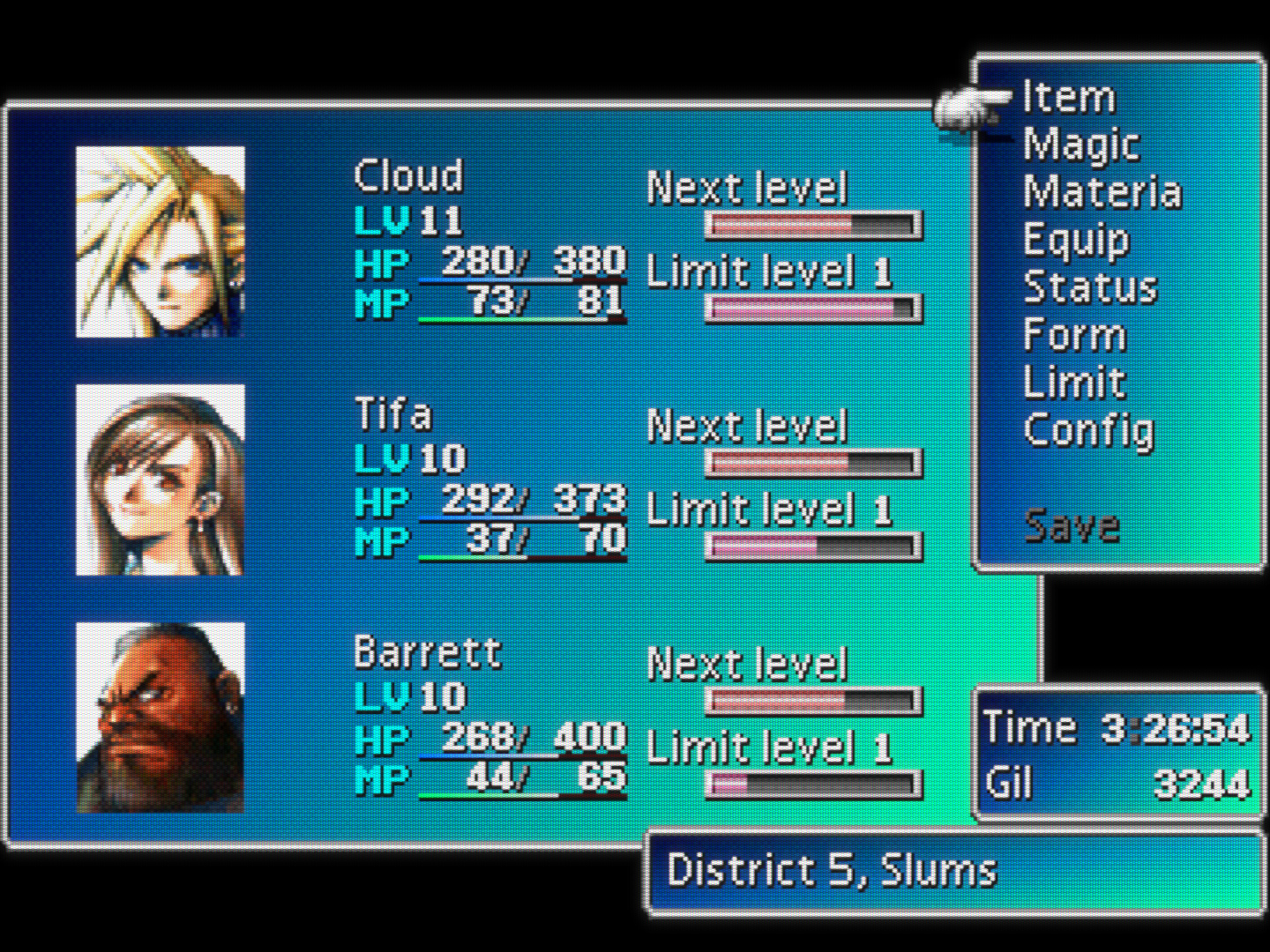The image size is (1270, 952).
Task: Select the Magic menu entry
Action: [x=1081, y=145]
